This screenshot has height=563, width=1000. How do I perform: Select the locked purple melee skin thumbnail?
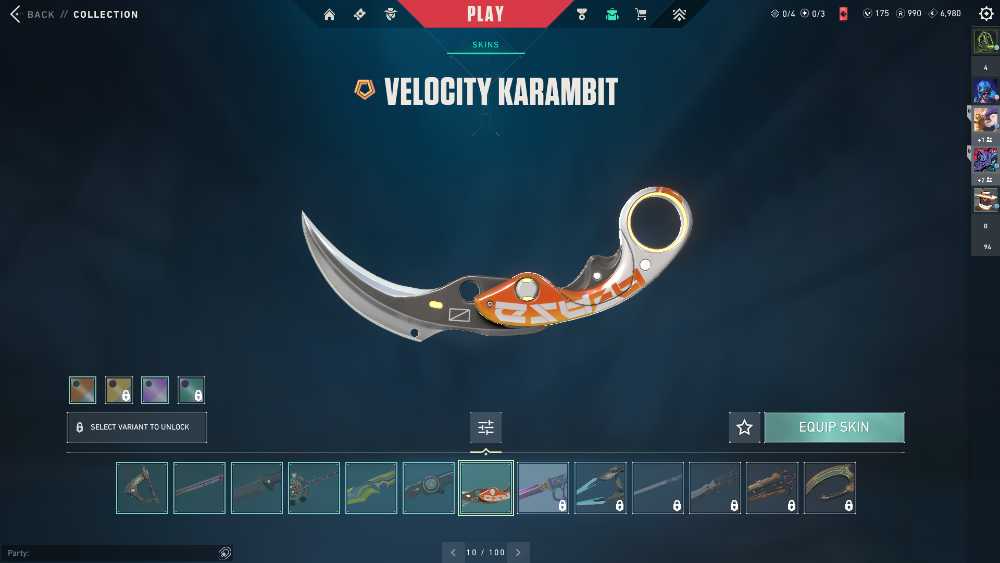[543, 488]
